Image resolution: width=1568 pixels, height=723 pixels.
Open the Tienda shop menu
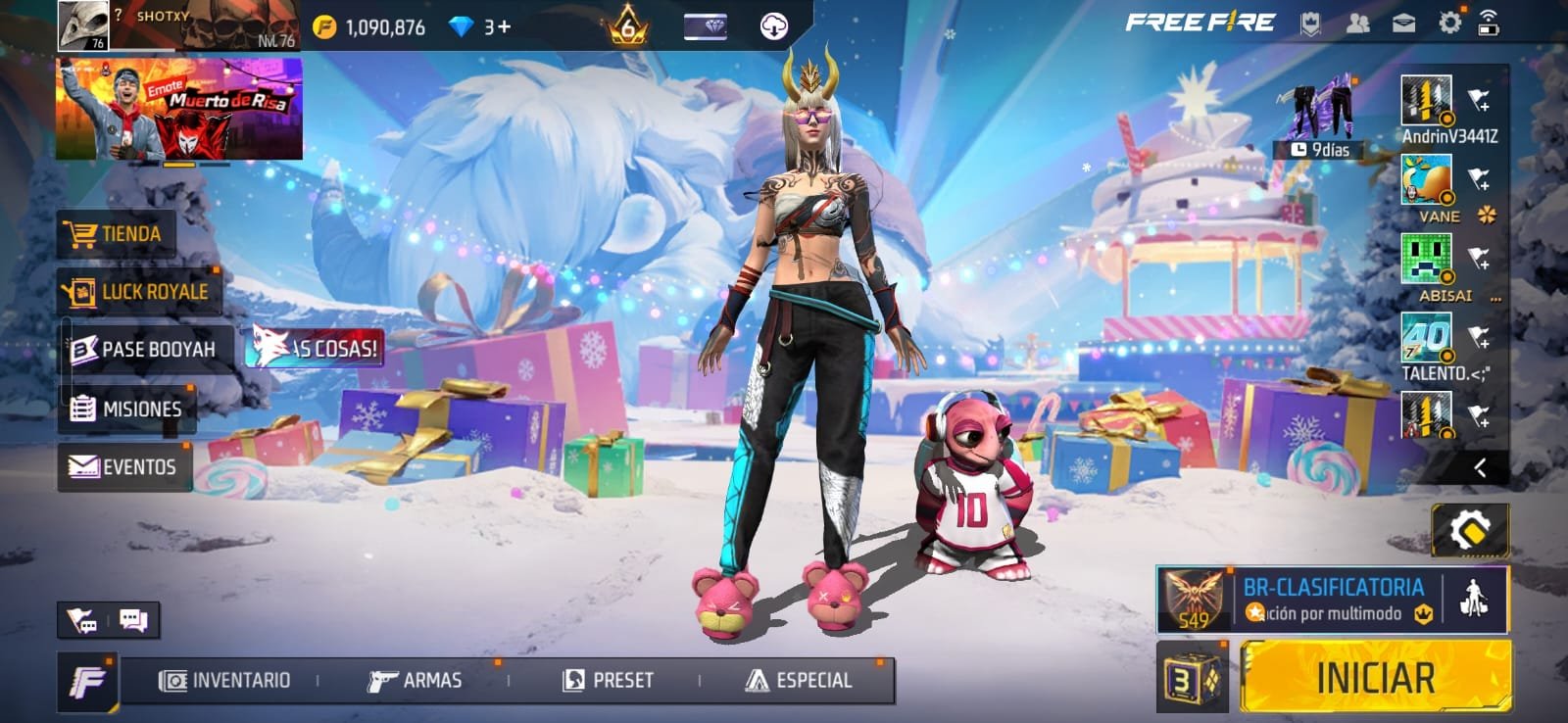coord(117,234)
